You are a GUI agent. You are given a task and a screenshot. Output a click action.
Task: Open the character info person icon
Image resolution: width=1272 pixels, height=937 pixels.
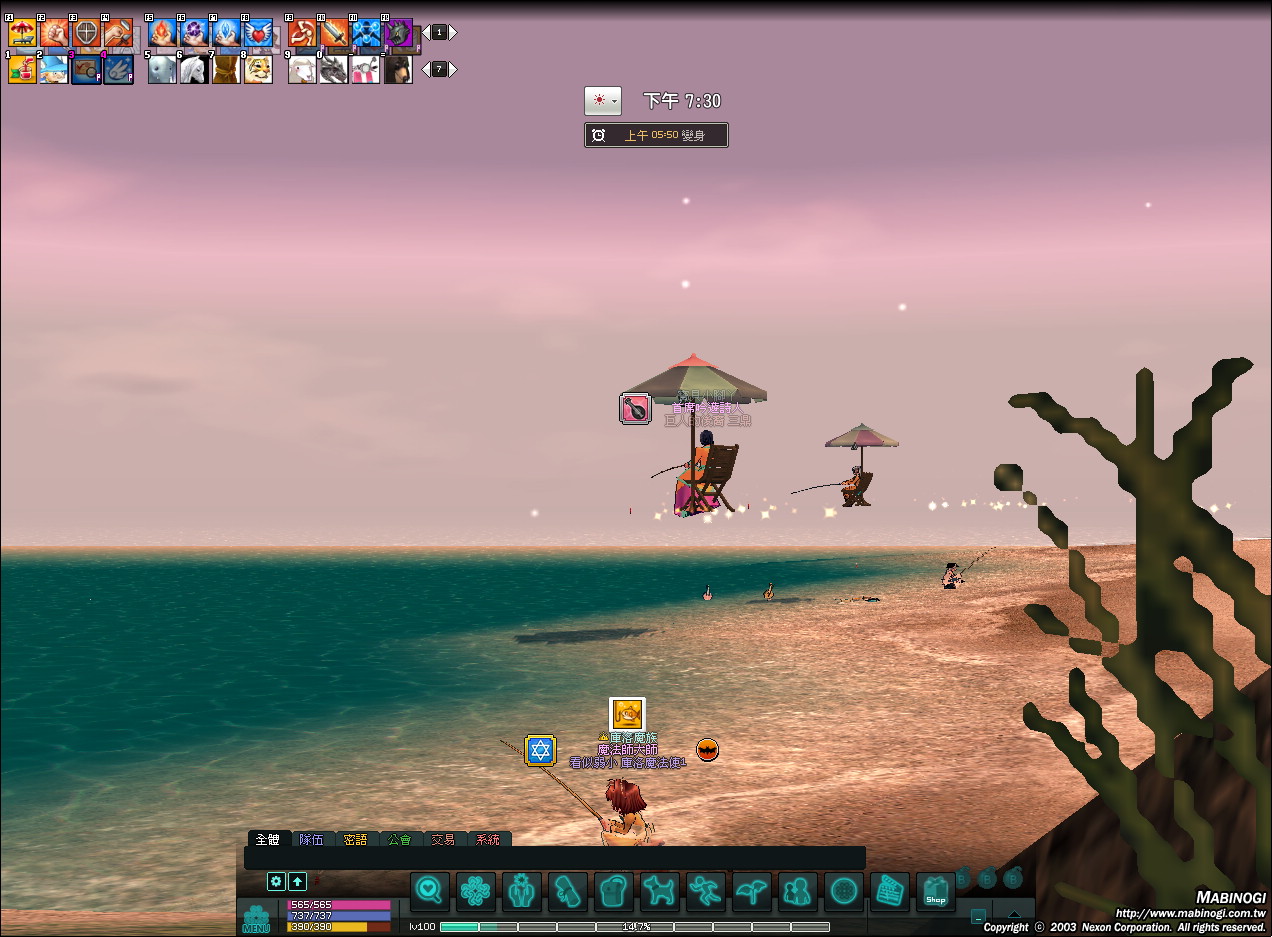pyautogui.click(x=522, y=892)
